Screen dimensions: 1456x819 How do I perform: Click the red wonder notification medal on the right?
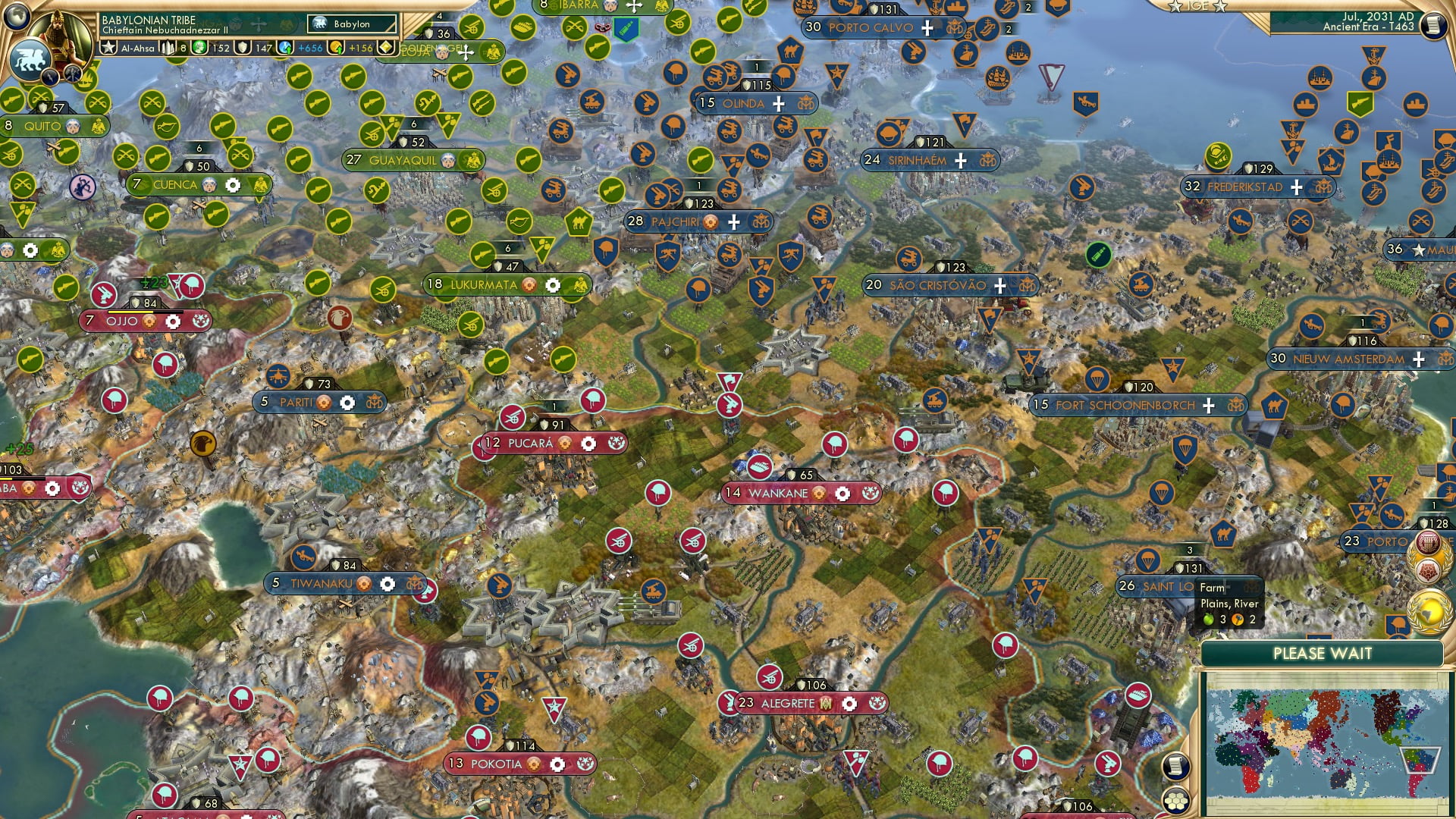tap(1427, 541)
